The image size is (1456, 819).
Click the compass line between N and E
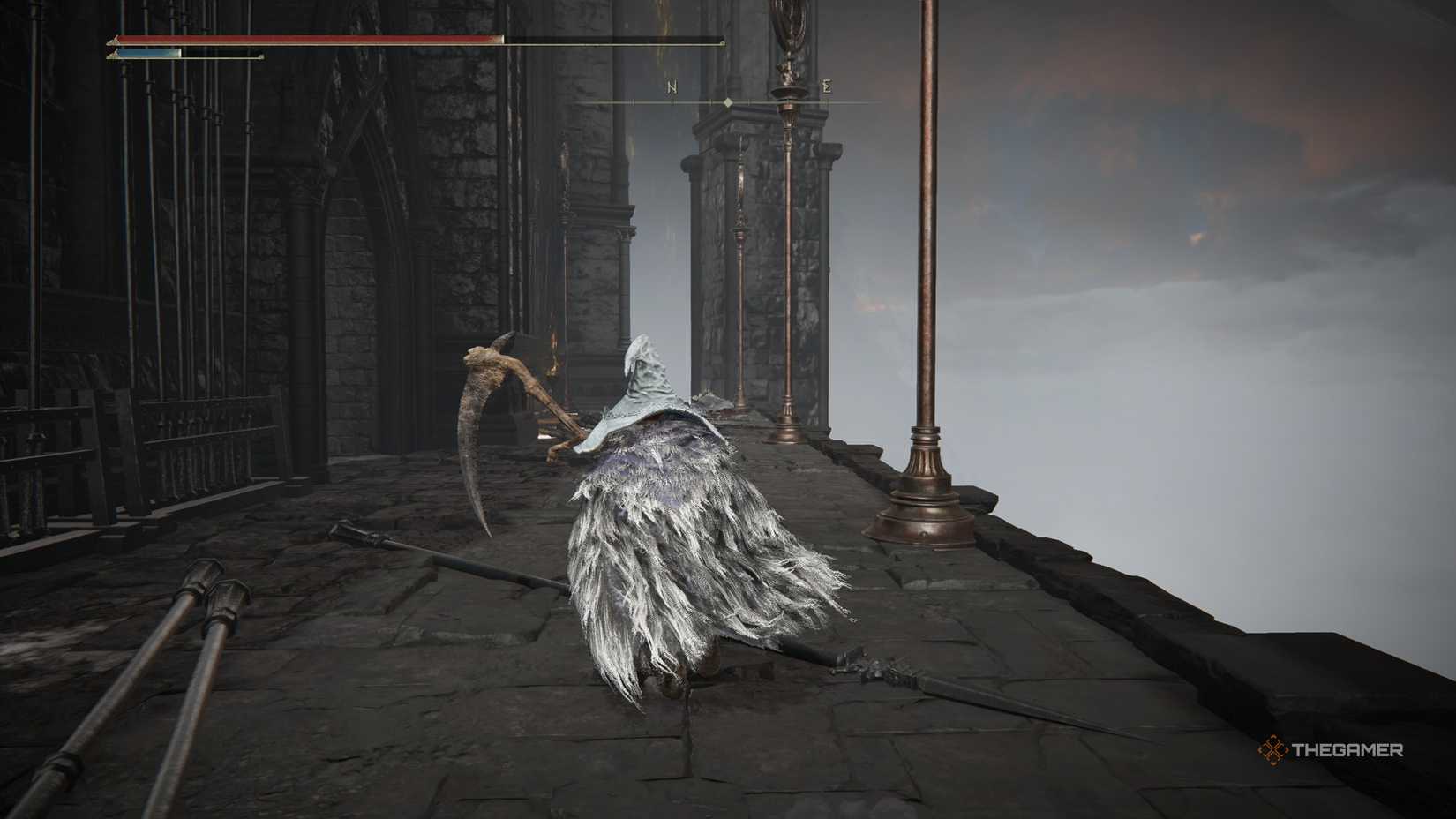coord(777,101)
